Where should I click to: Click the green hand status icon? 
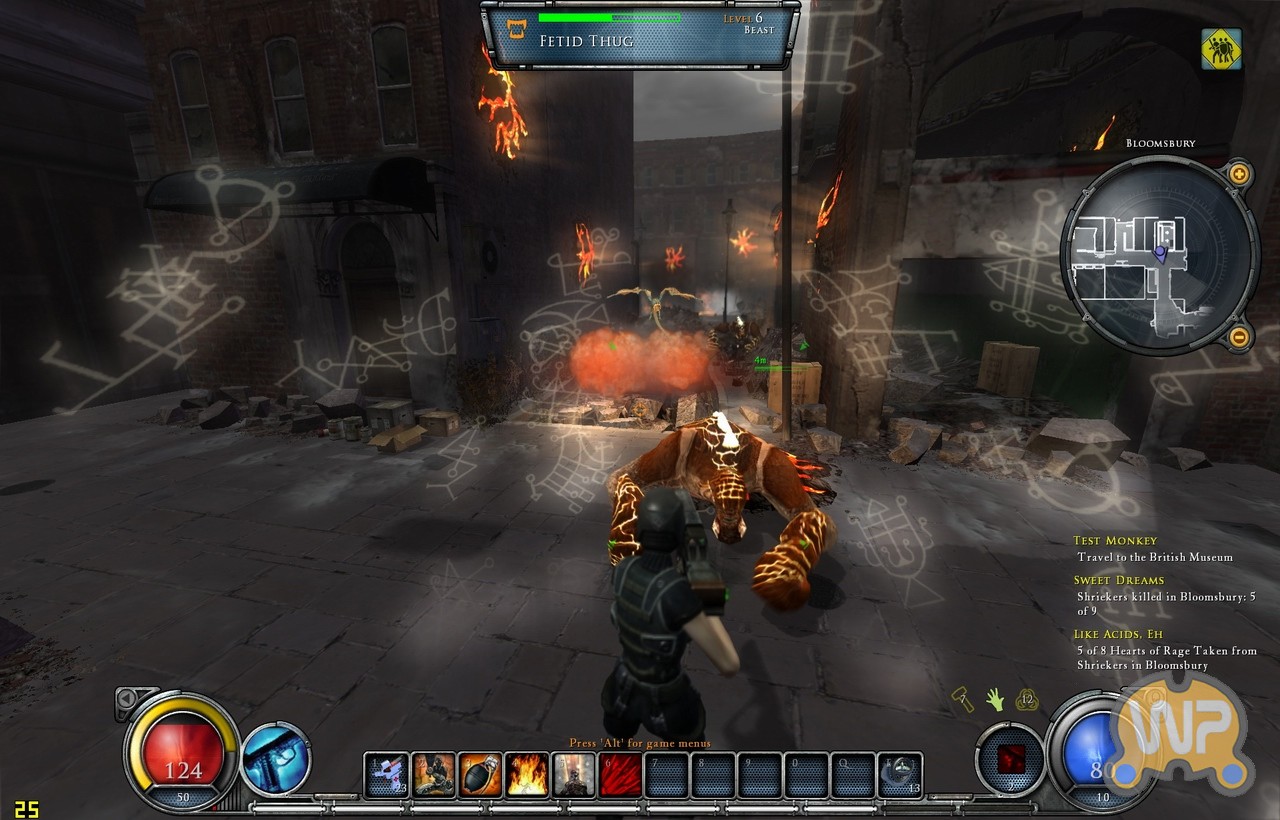(994, 700)
